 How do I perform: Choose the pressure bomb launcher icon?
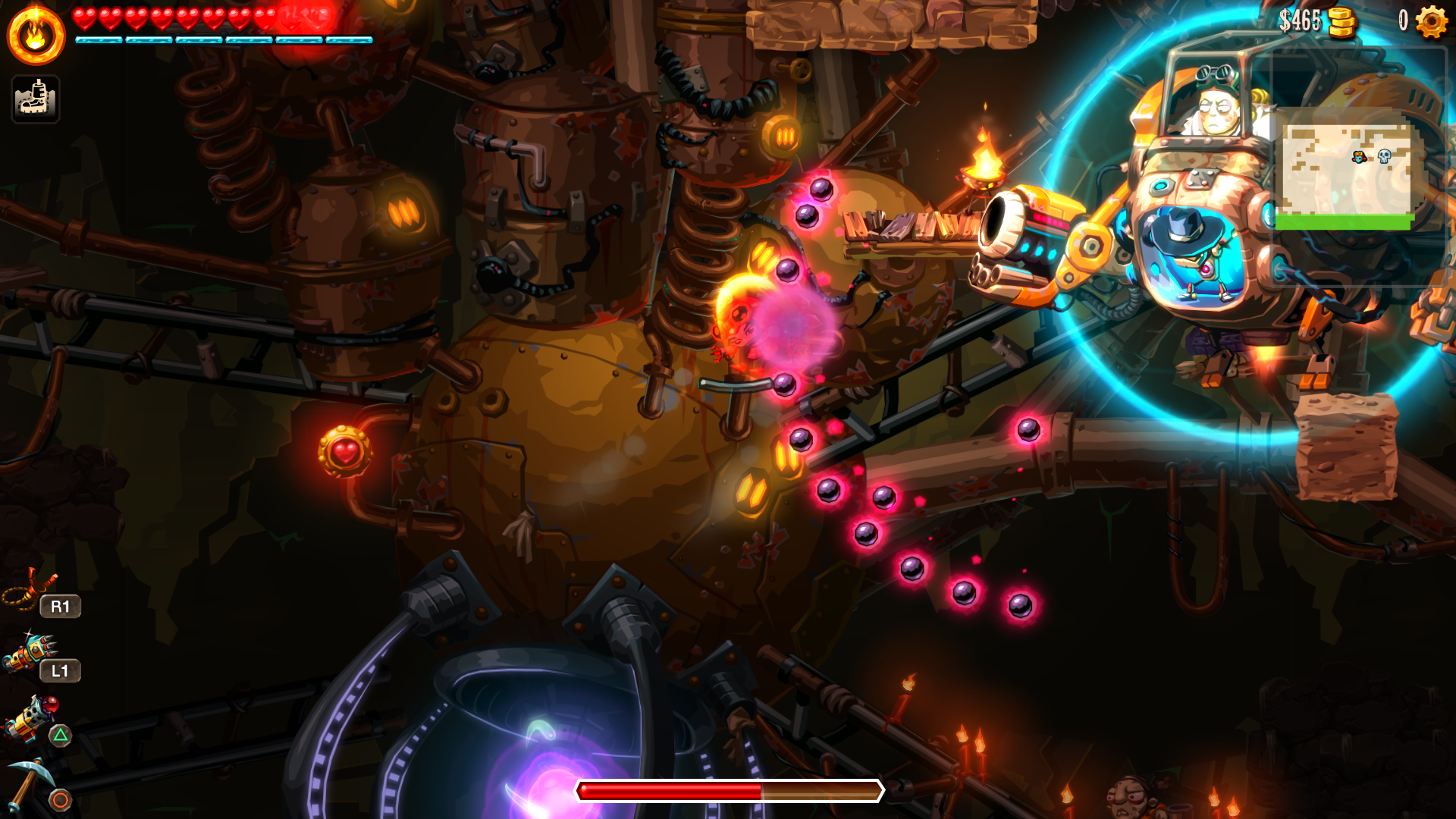[30, 718]
